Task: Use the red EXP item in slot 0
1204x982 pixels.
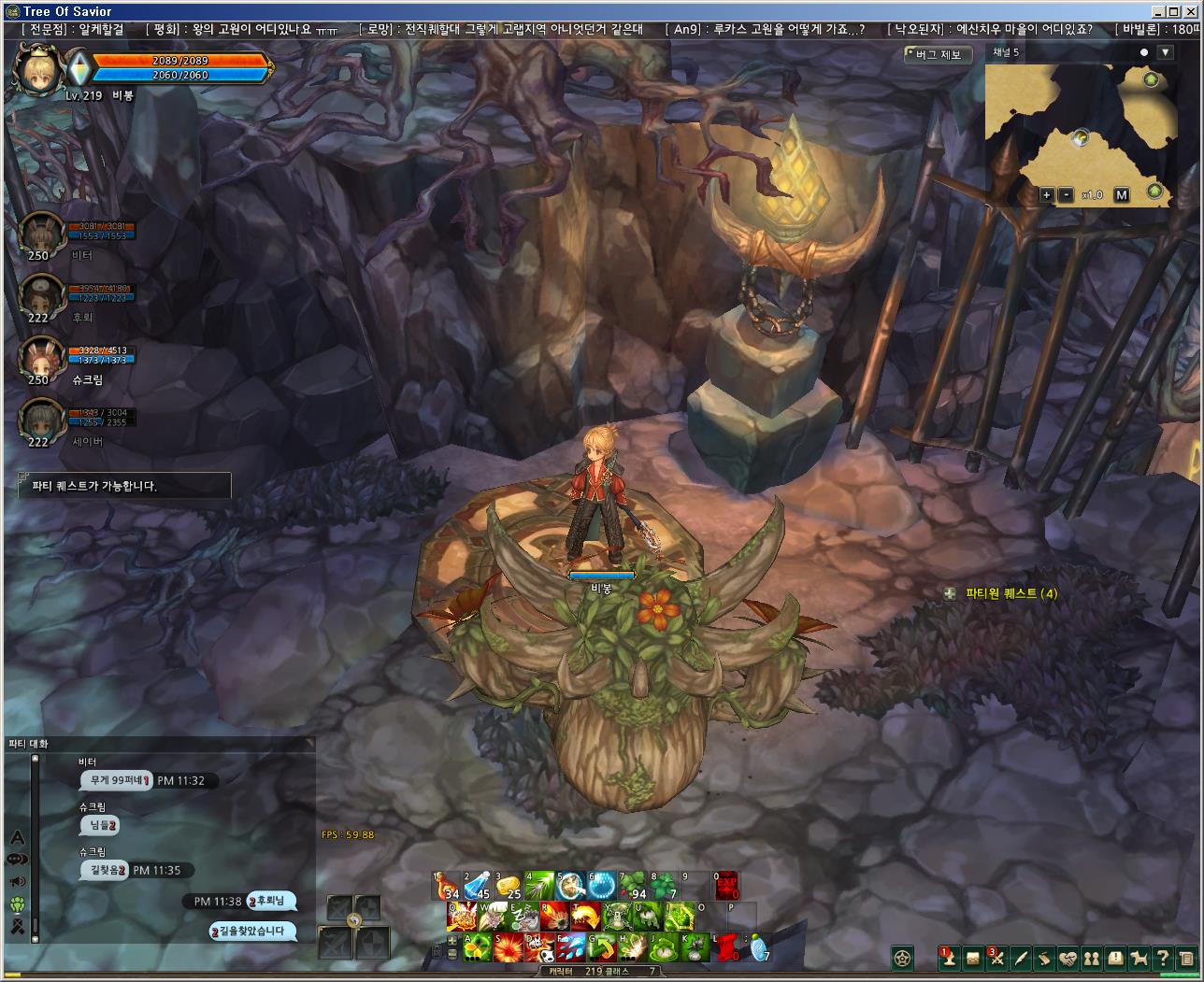Action: coord(726,886)
